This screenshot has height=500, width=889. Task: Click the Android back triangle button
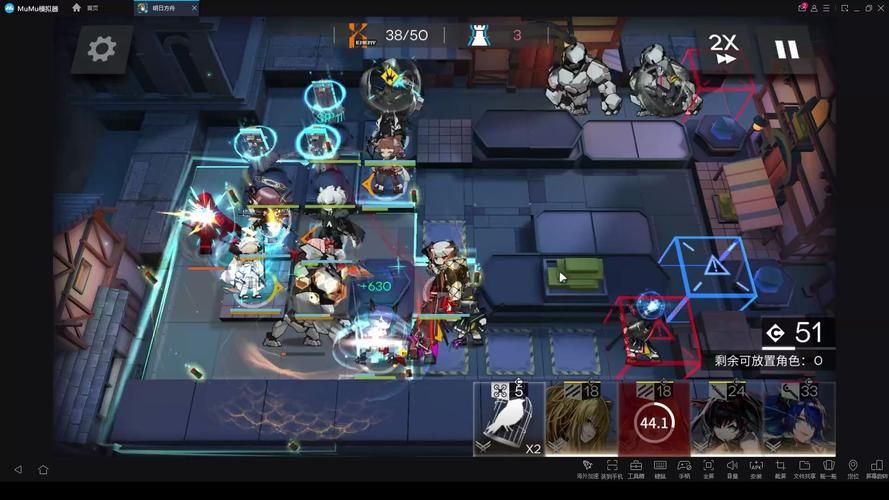pyautogui.click(x=18, y=469)
